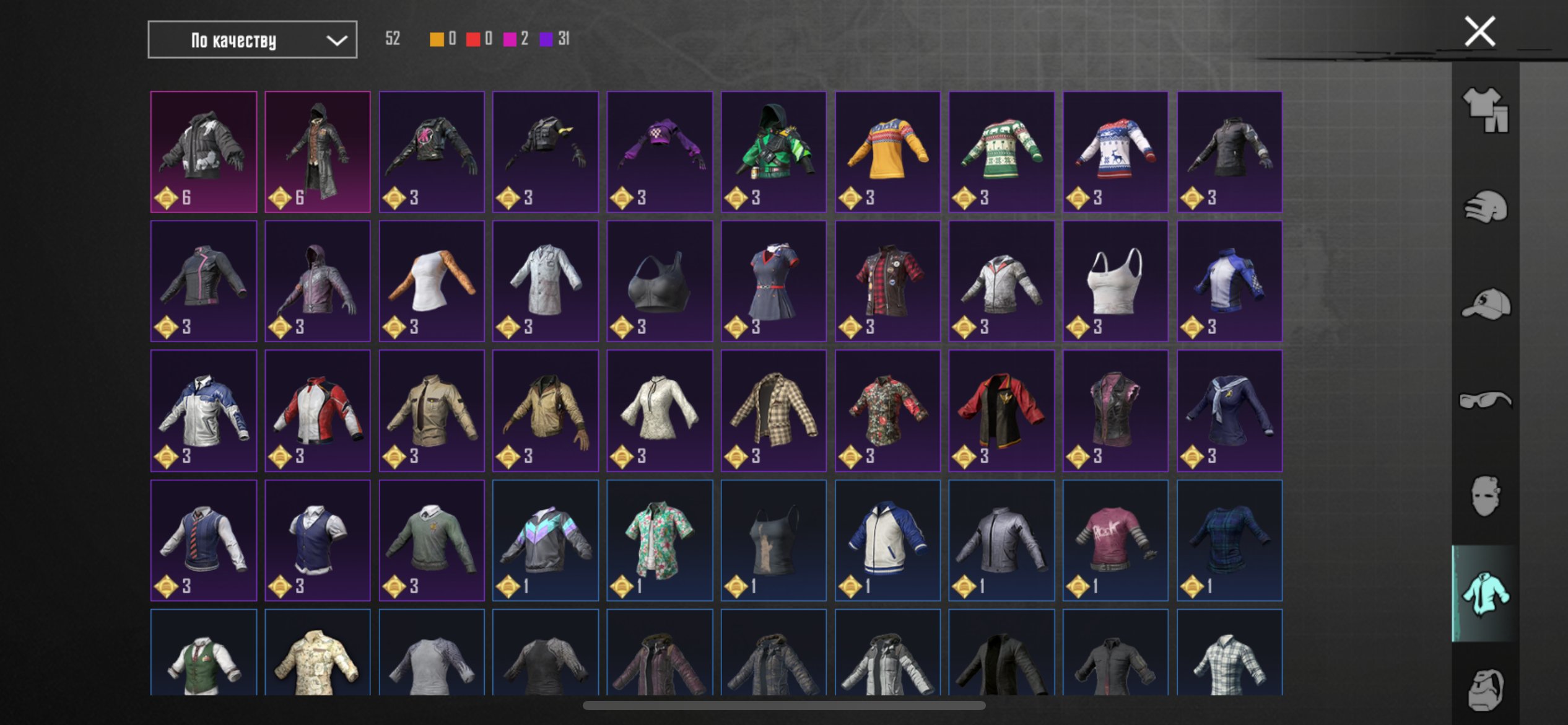
Task: Select the hooded long leather coat
Action: tap(318, 152)
